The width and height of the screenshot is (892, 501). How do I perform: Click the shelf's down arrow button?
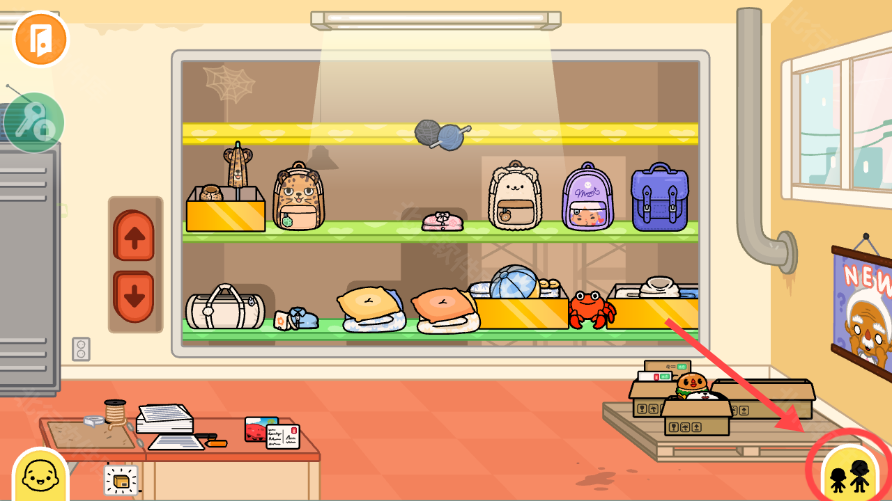click(135, 296)
